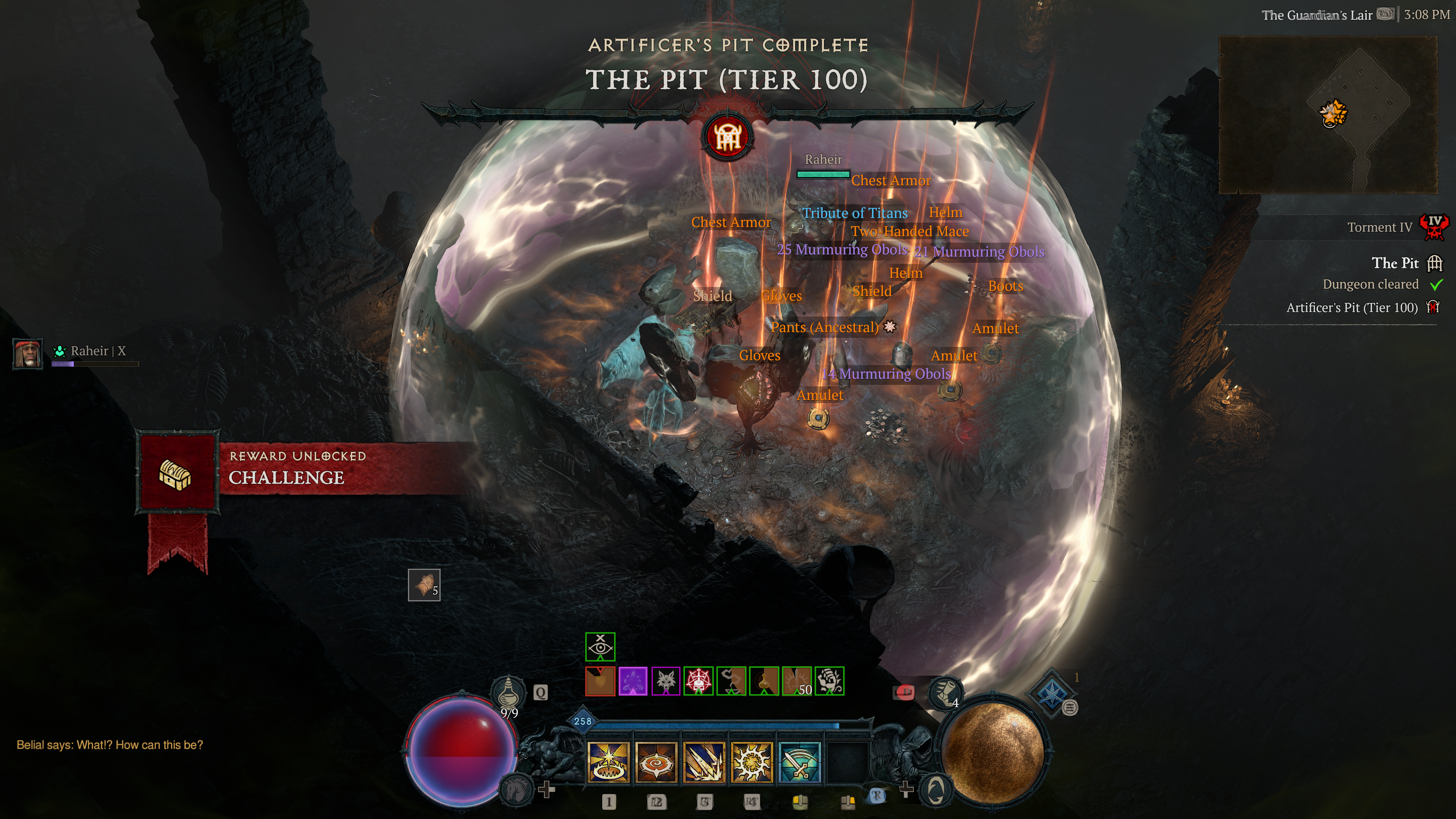Select the wolf head buff icon
The width and height of the screenshot is (1456, 819).
pos(666,681)
